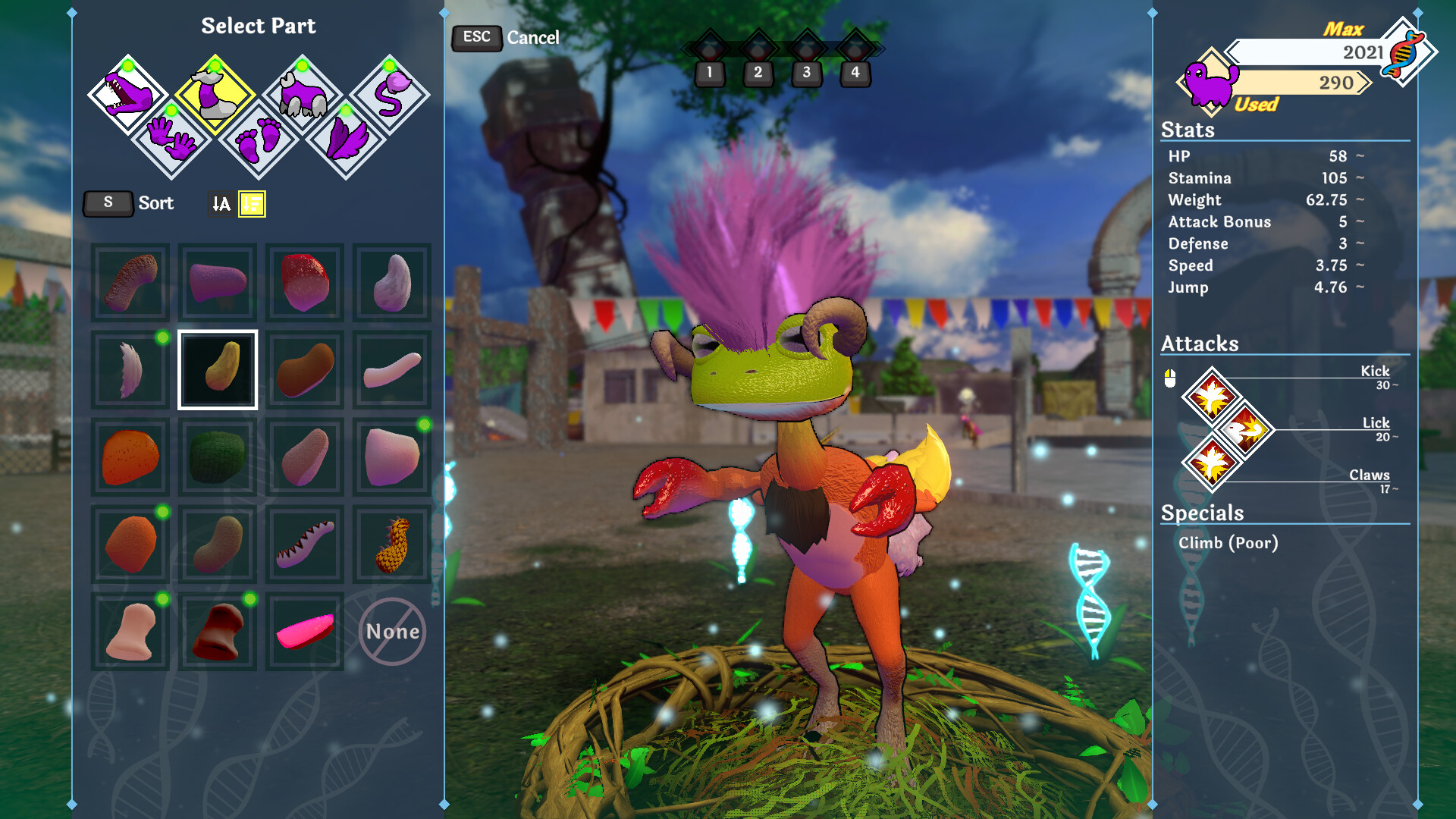
Task: Sort parts alphabetically
Action: click(x=221, y=204)
